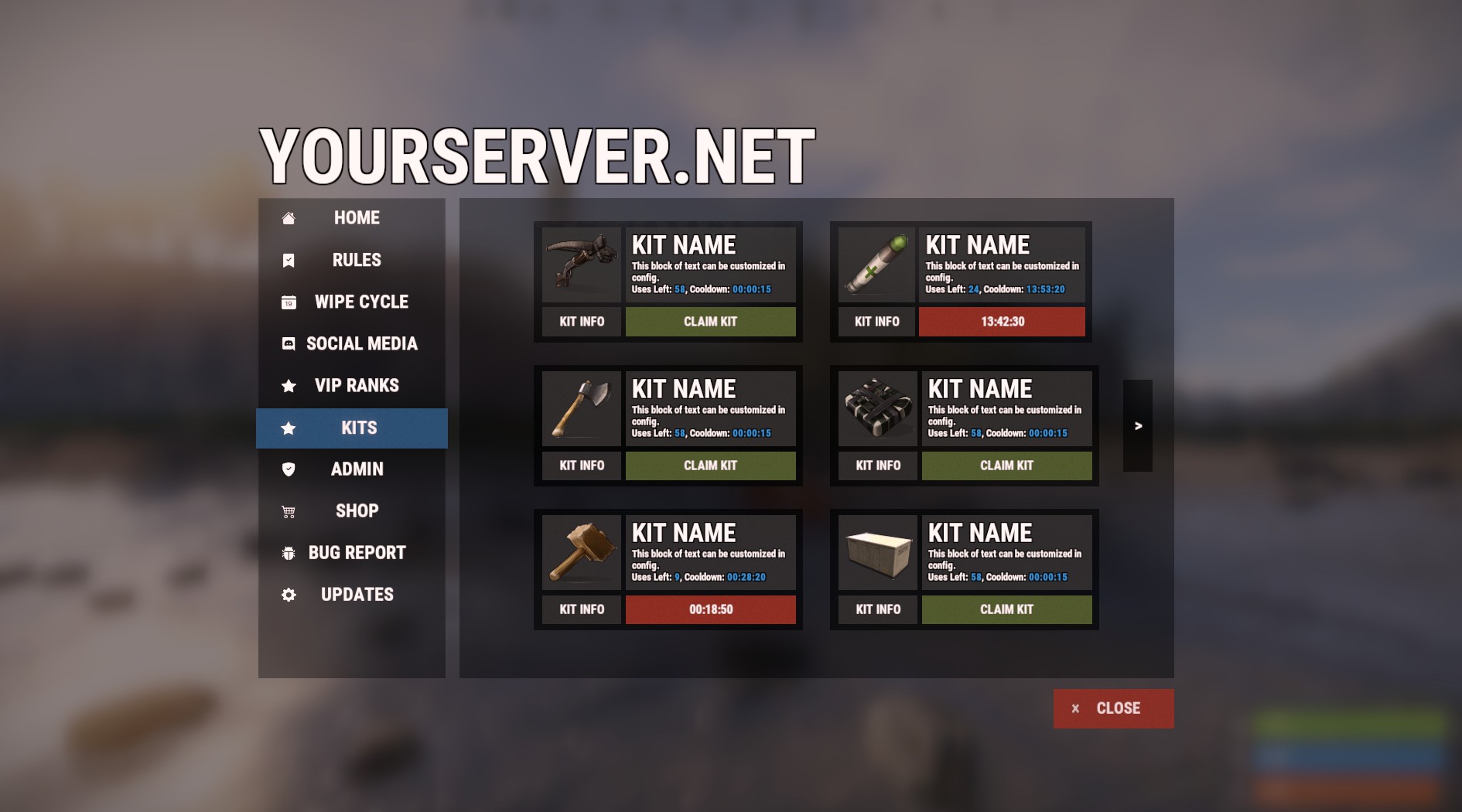Open Kit Info for the medical syringe kit
Viewport: 1462px width, 812px height.
pyautogui.click(x=877, y=322)
